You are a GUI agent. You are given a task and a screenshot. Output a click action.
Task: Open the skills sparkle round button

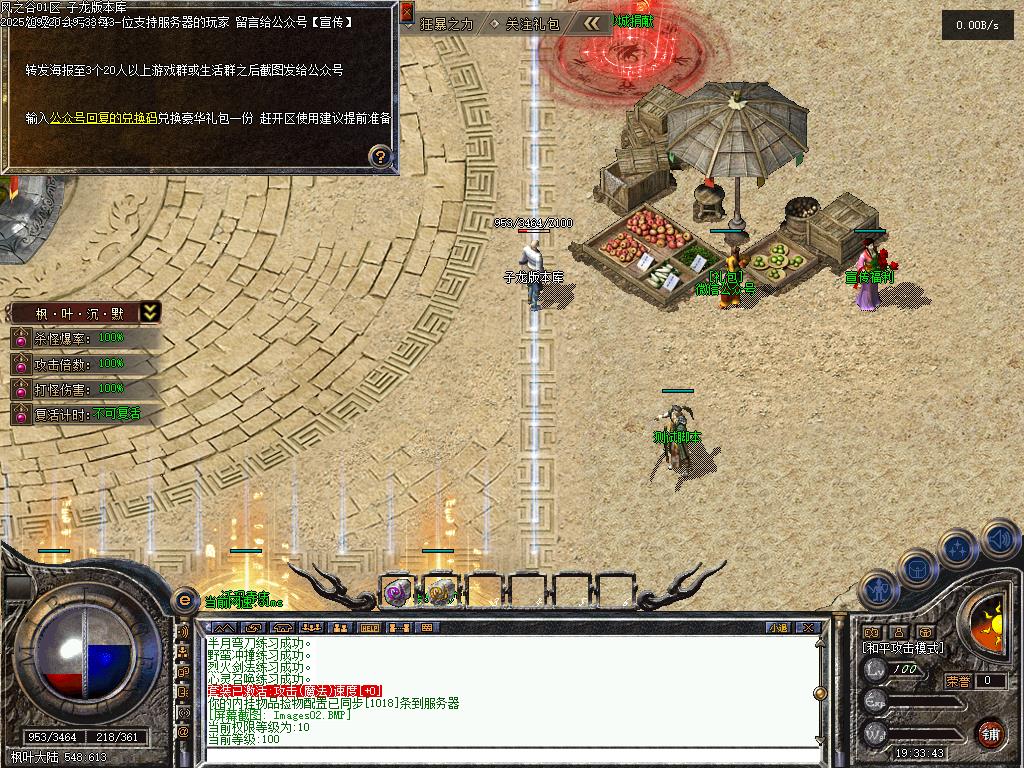tap(958, 548)
